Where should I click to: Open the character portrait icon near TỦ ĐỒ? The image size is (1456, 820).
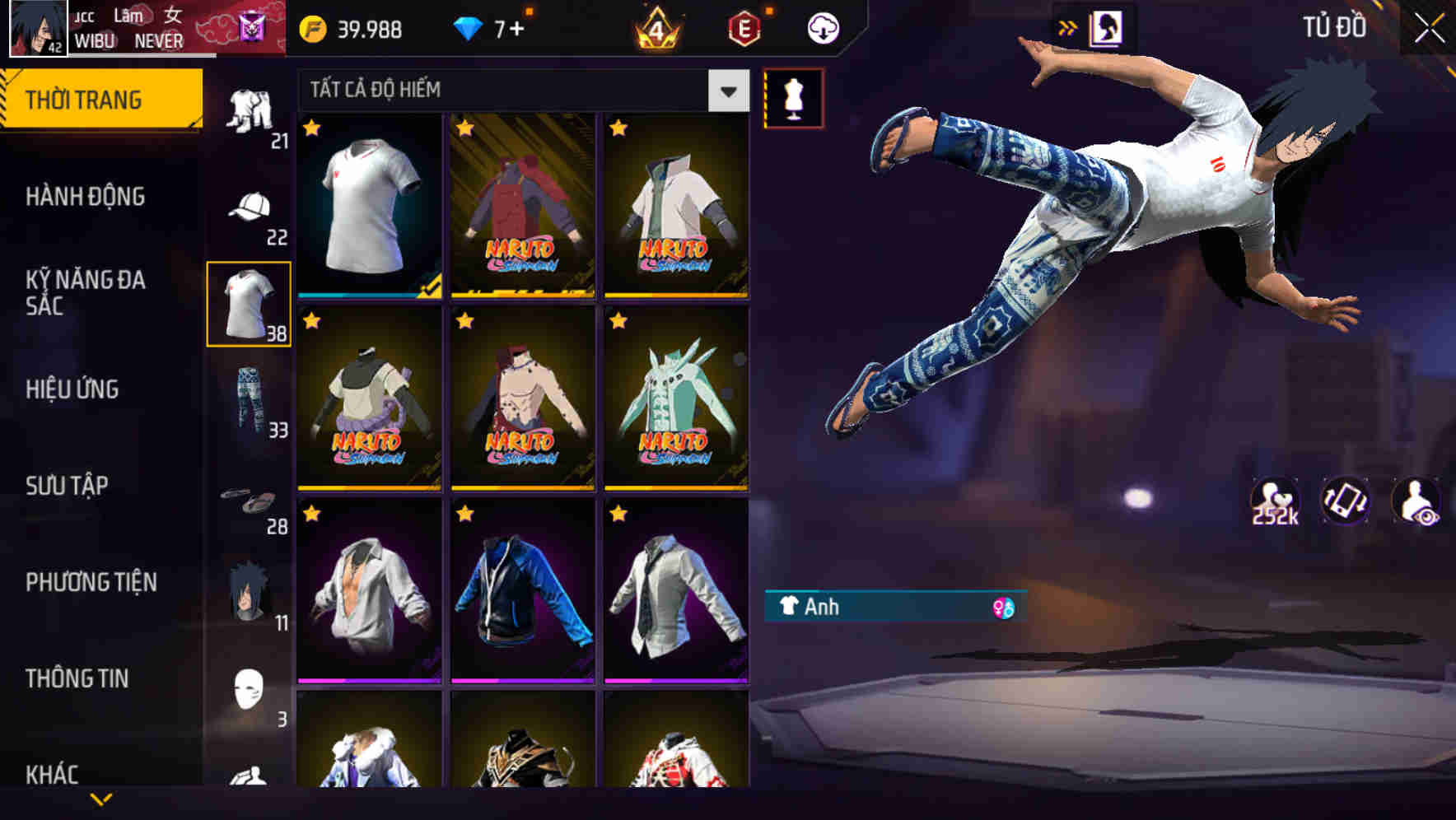[1107, 27]
